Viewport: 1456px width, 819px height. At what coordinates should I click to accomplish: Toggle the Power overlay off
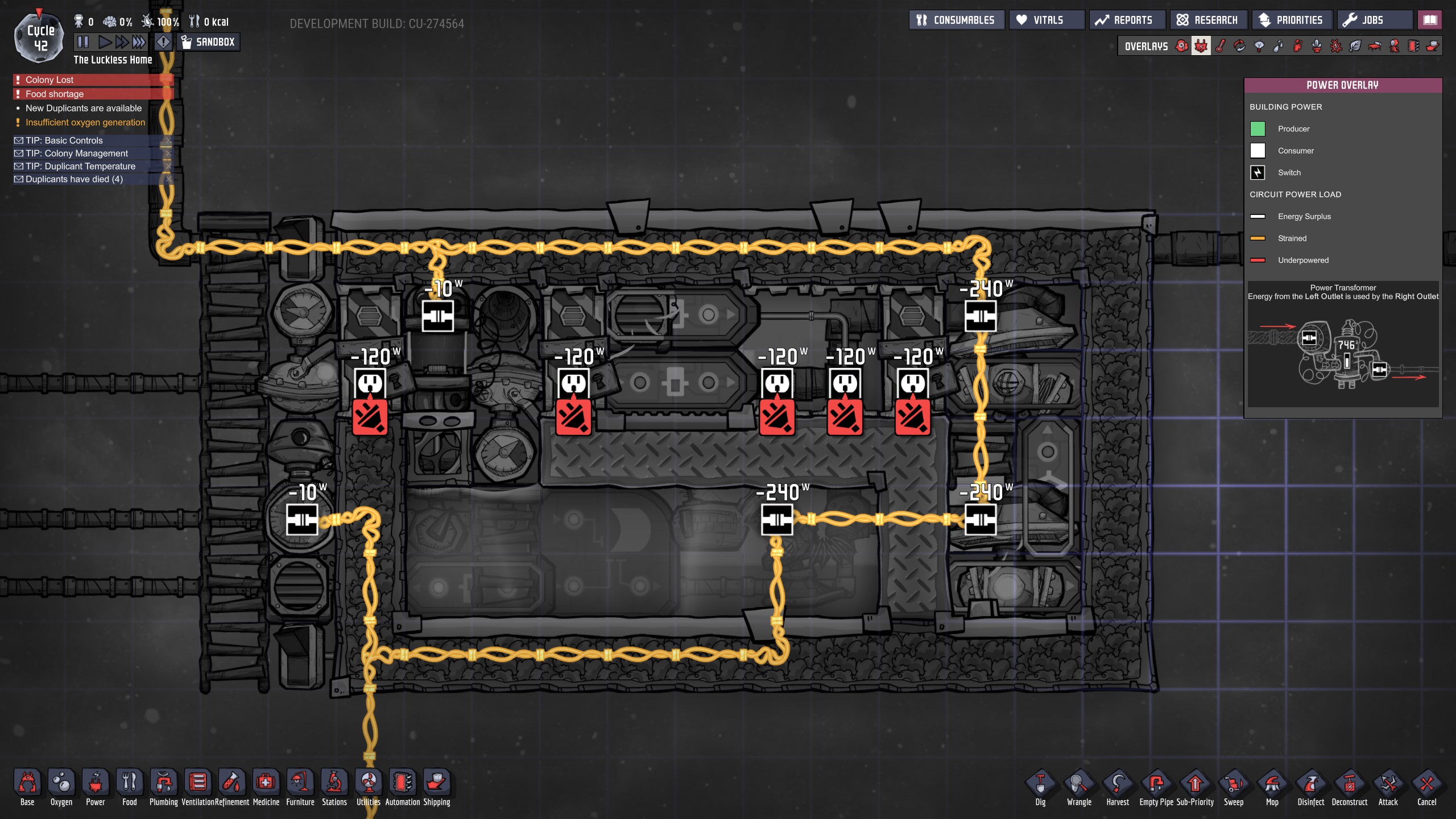coord(1200,45)
